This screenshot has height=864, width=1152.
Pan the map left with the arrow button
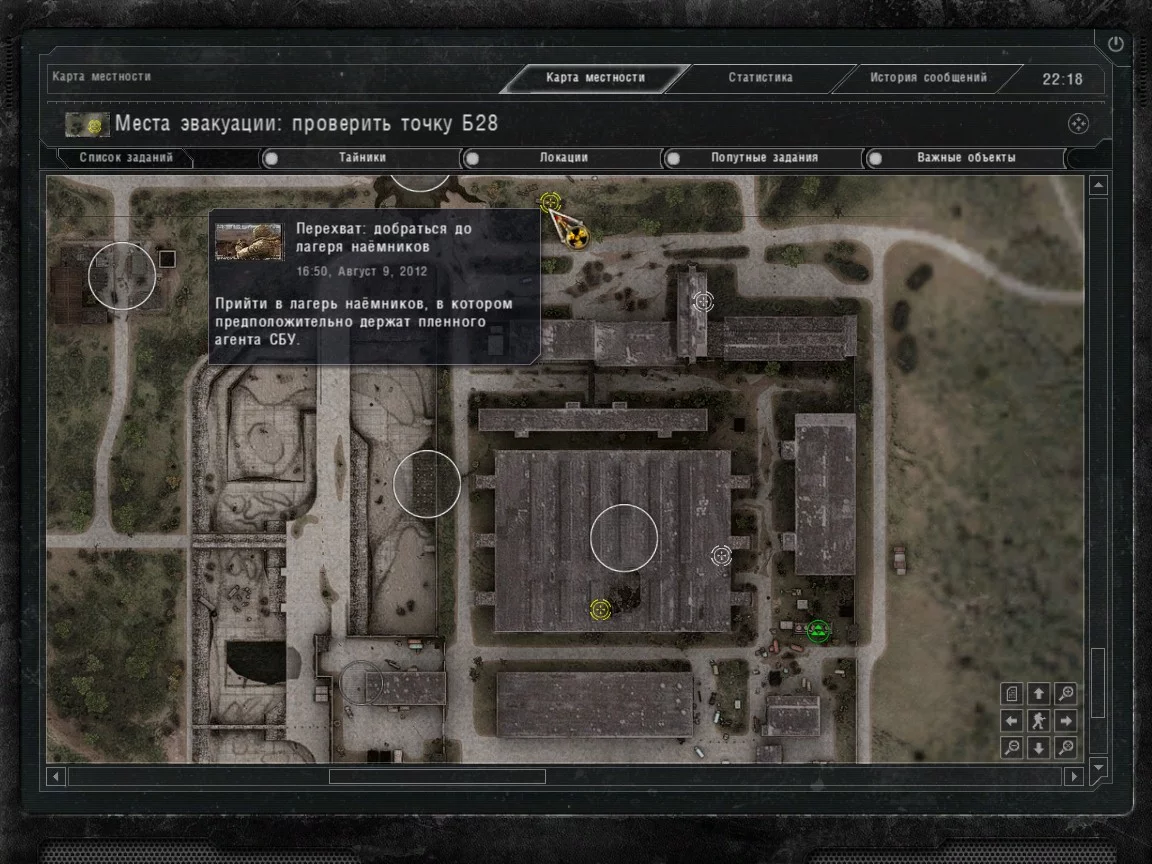[x=1012, y=720]
